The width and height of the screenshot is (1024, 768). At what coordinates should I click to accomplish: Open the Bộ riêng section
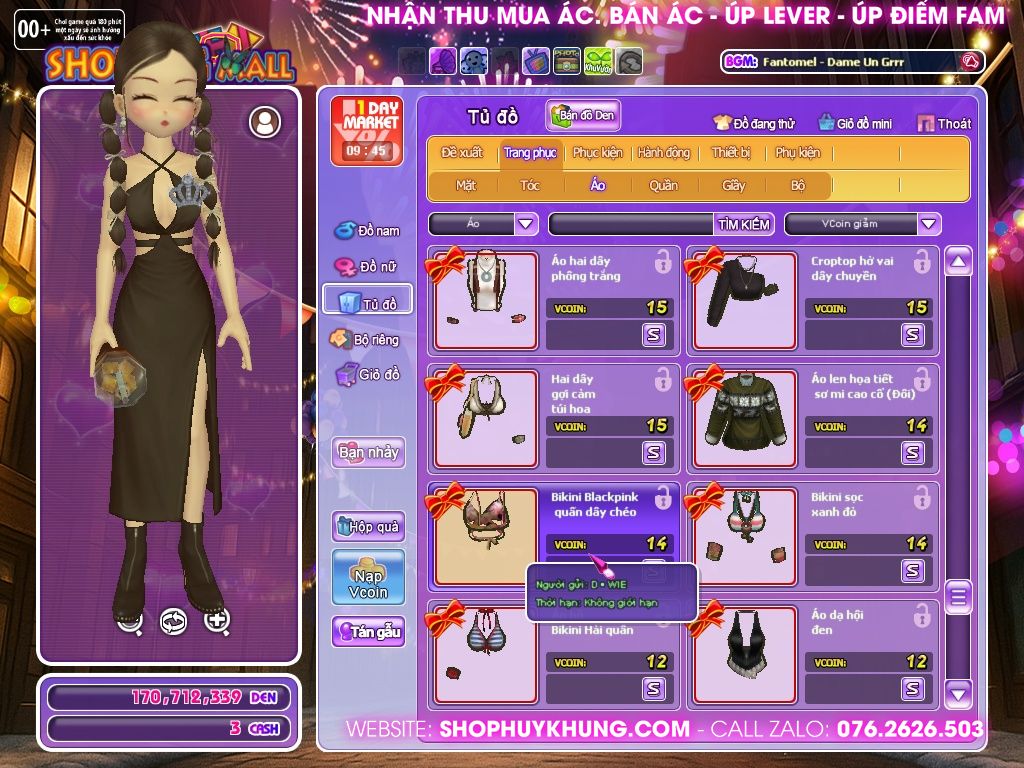366,339
